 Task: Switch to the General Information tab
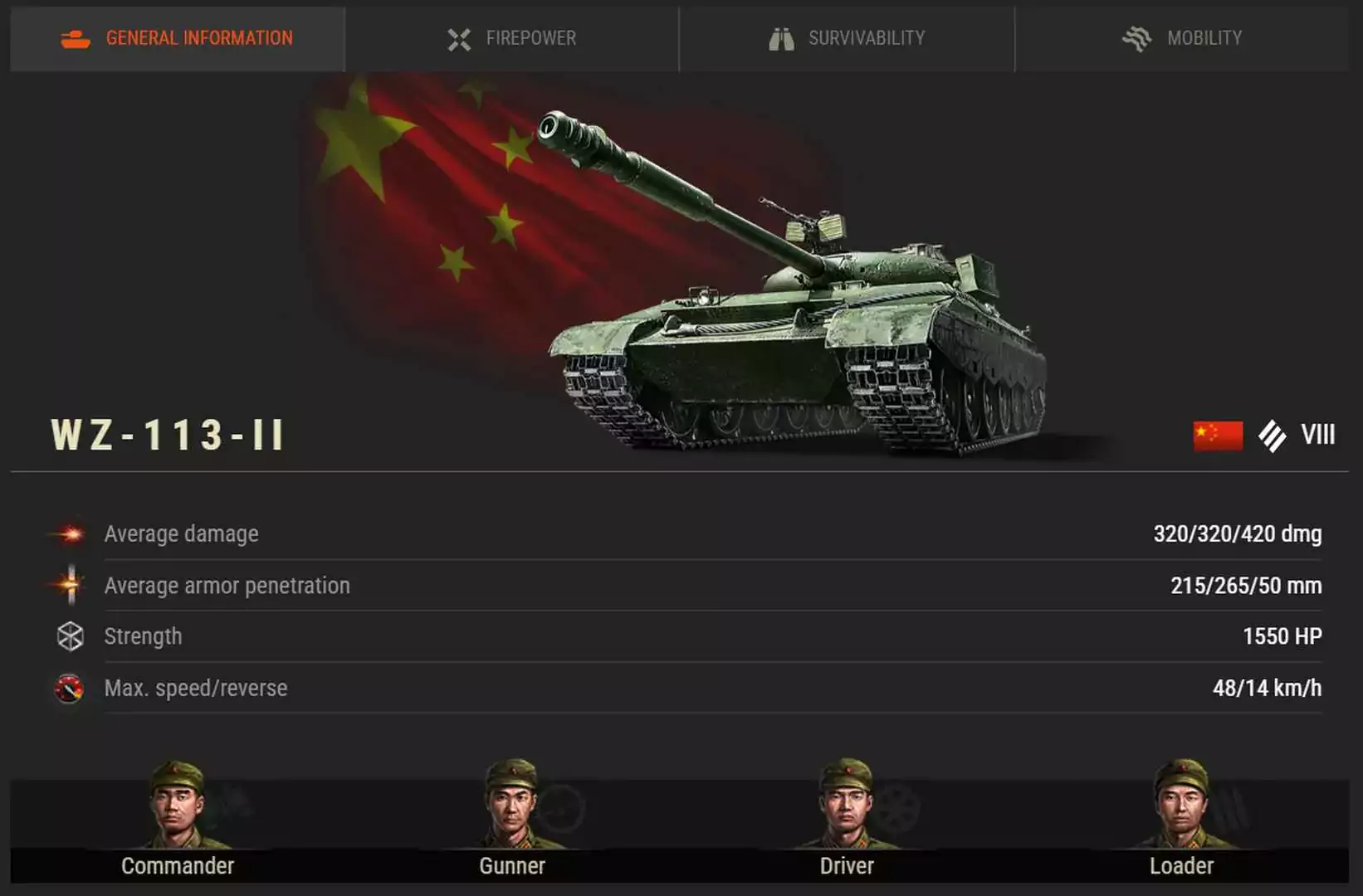pos(178,38)
